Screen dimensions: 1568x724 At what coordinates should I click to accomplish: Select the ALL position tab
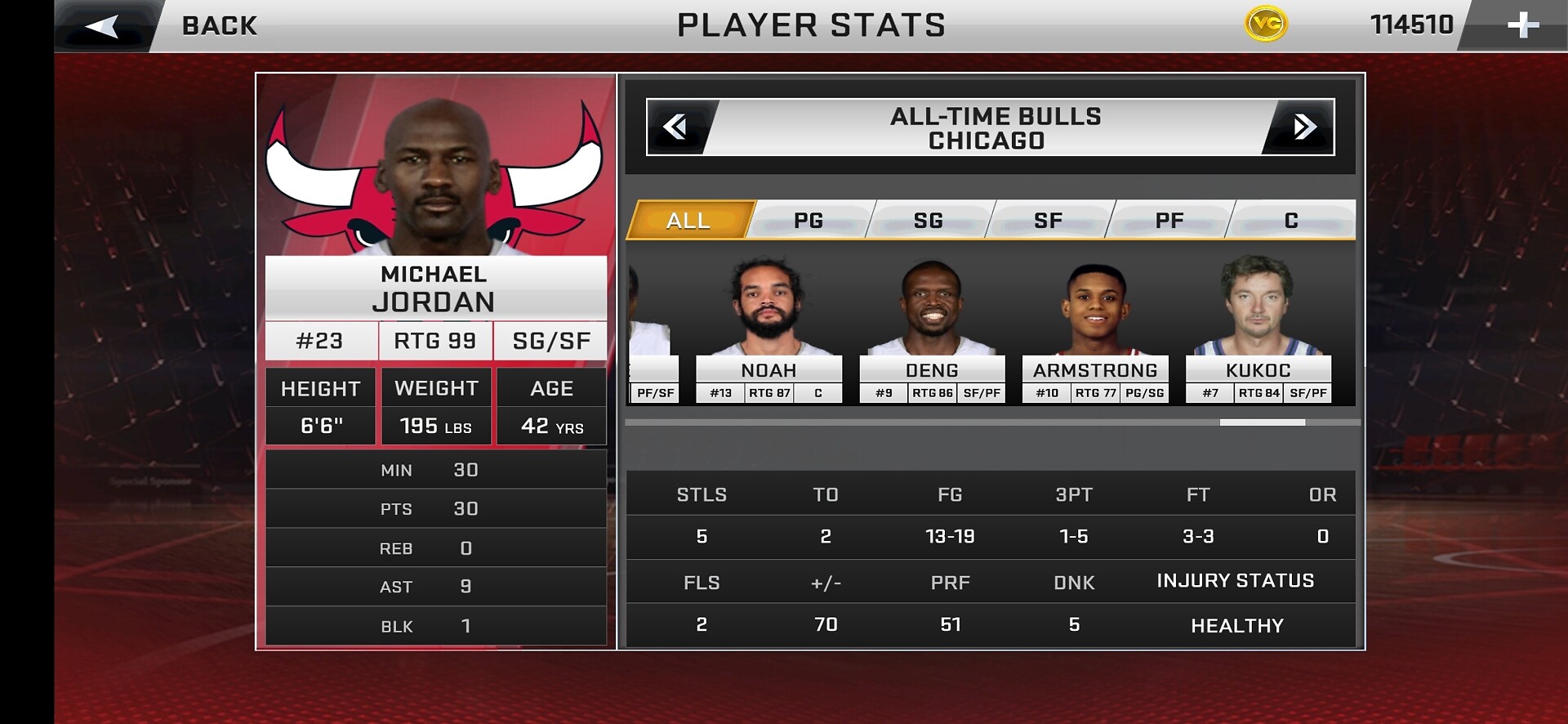click(688, 221)
